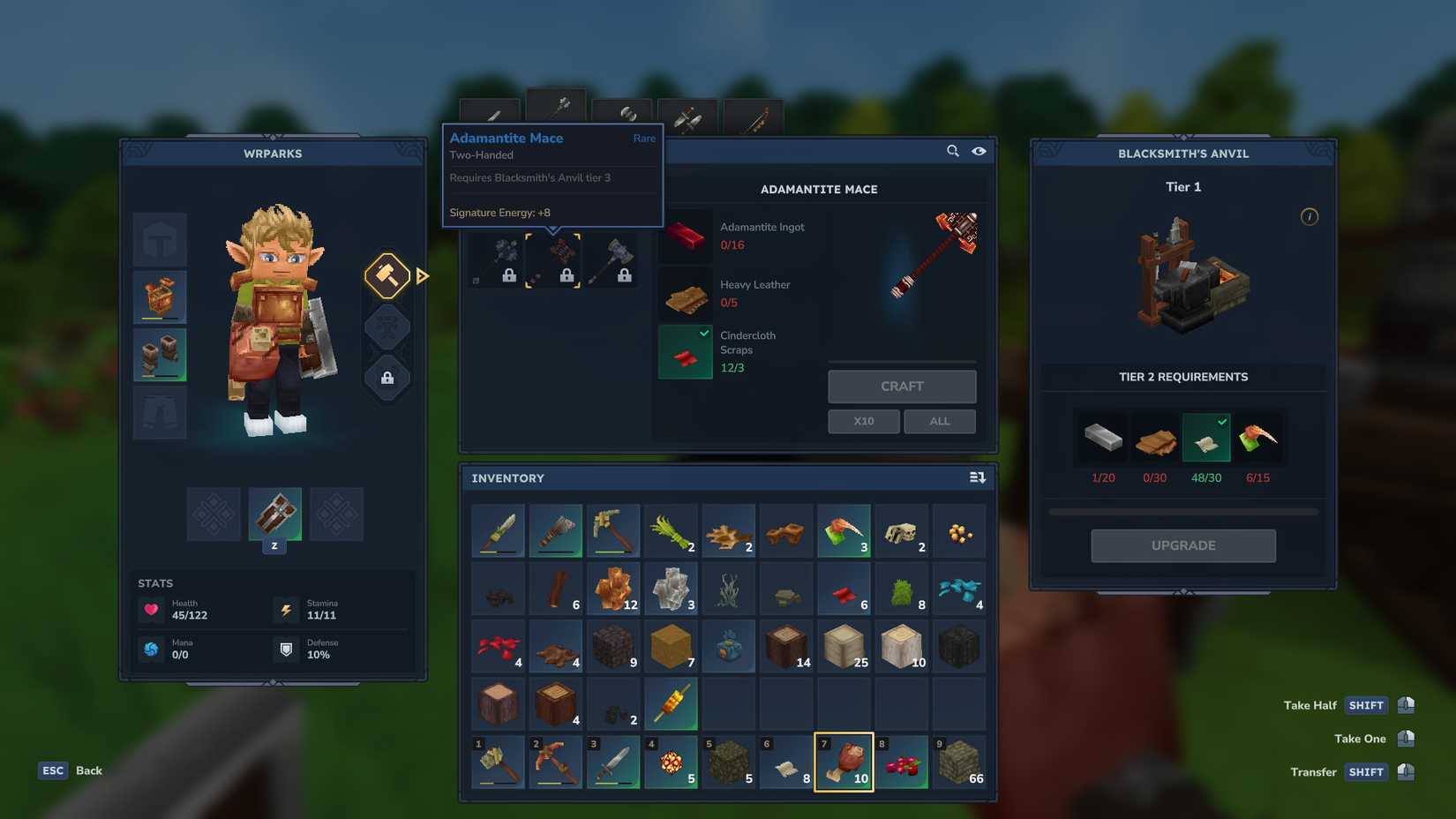
Task: Select the Adamantite Ingot ingredient icon
Action: 686,236
